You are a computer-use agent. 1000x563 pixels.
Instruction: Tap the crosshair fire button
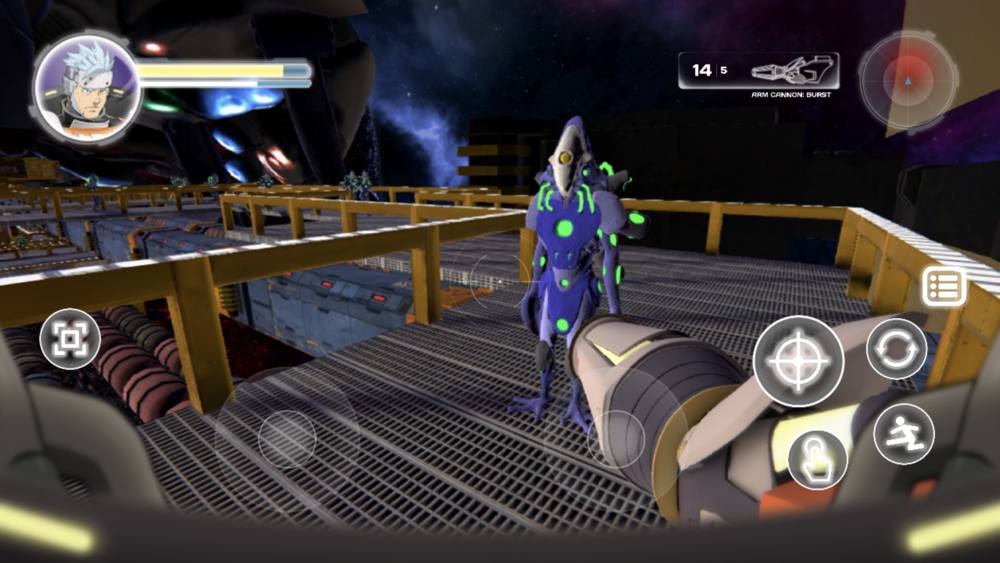pyautogui.click(x=798, y=361)
